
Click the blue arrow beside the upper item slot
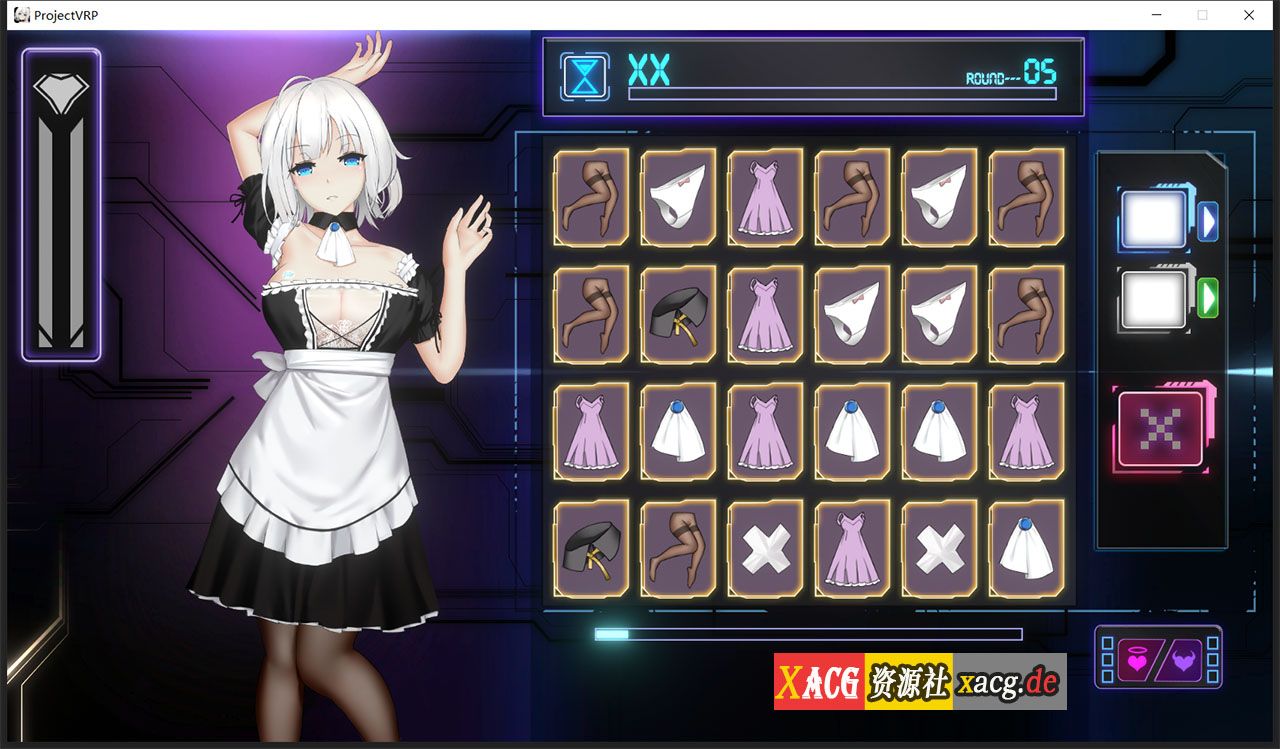pyautogui.click(x=1210, y=218)
